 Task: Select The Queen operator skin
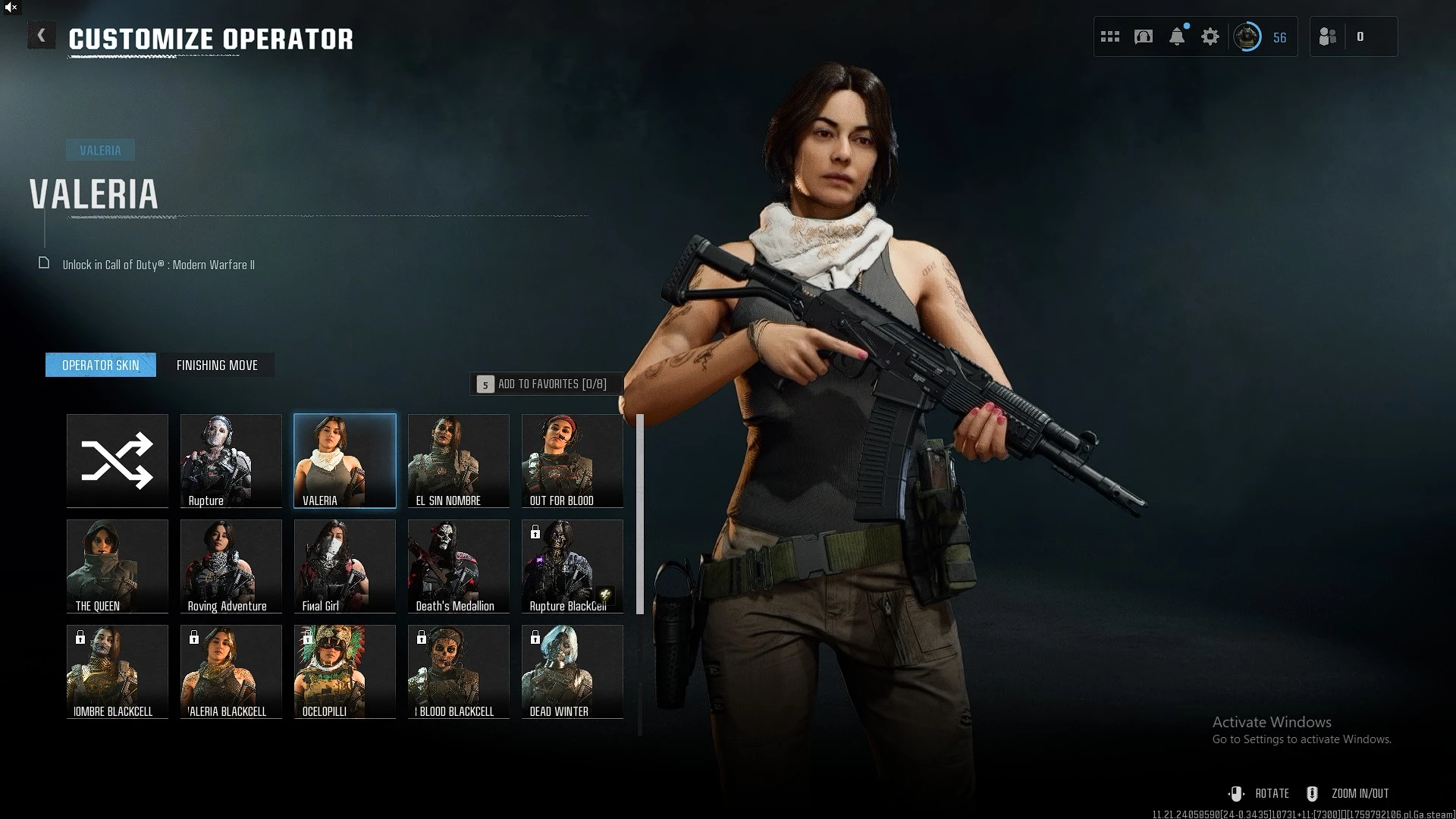click(x=118, y=566)
